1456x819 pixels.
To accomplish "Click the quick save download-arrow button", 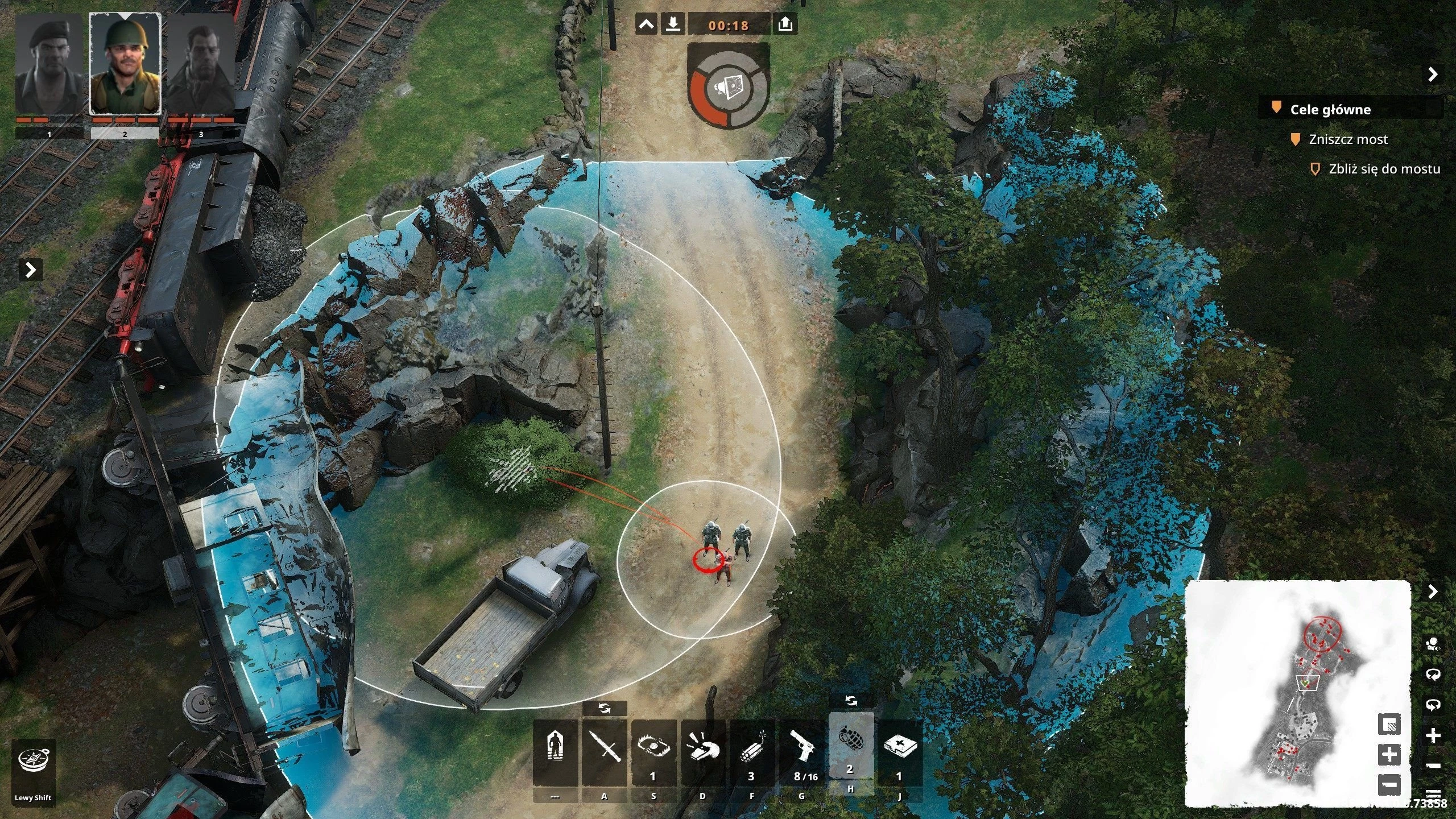I will (x=673, y=25).
